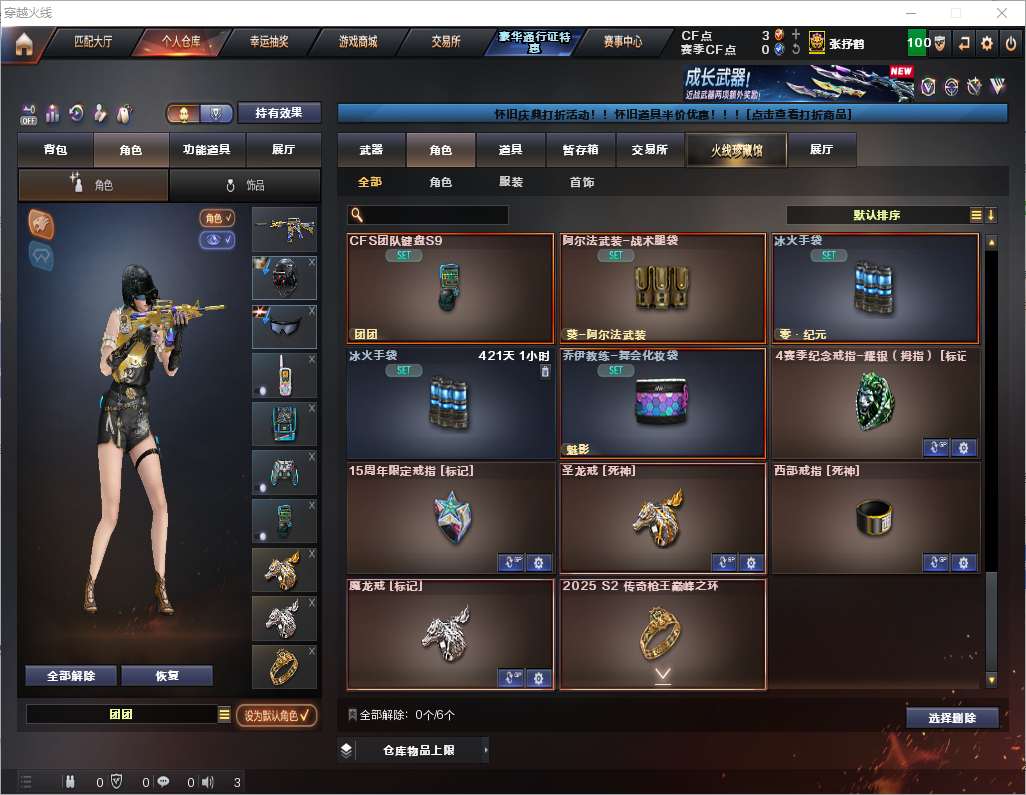1026x795 pixels.
Task: Open the 交易所 exchange in top navigation
Action: click(x=446, y=42)
